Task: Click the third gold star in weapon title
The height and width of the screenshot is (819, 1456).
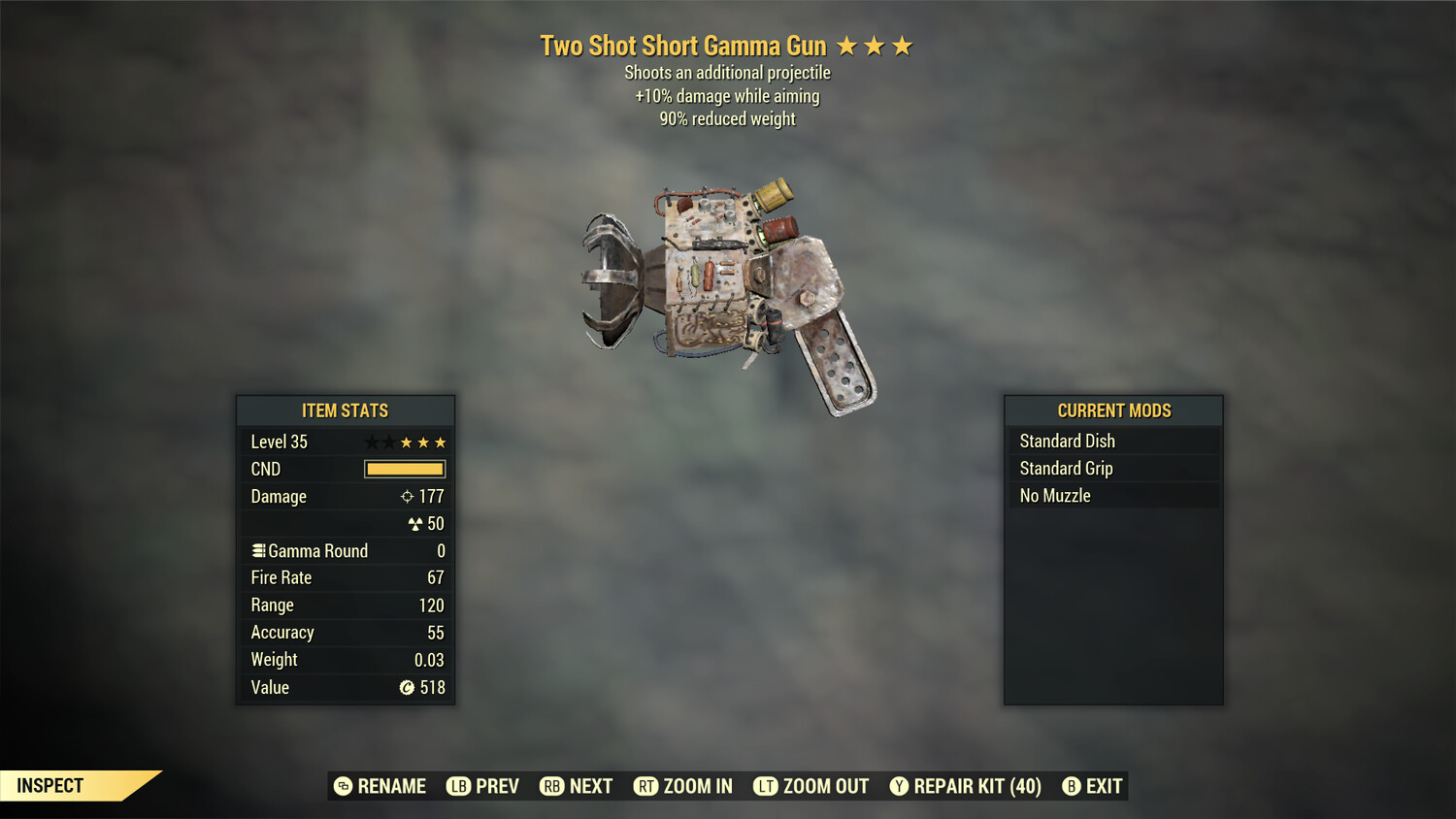Action: tap(903, 45)
